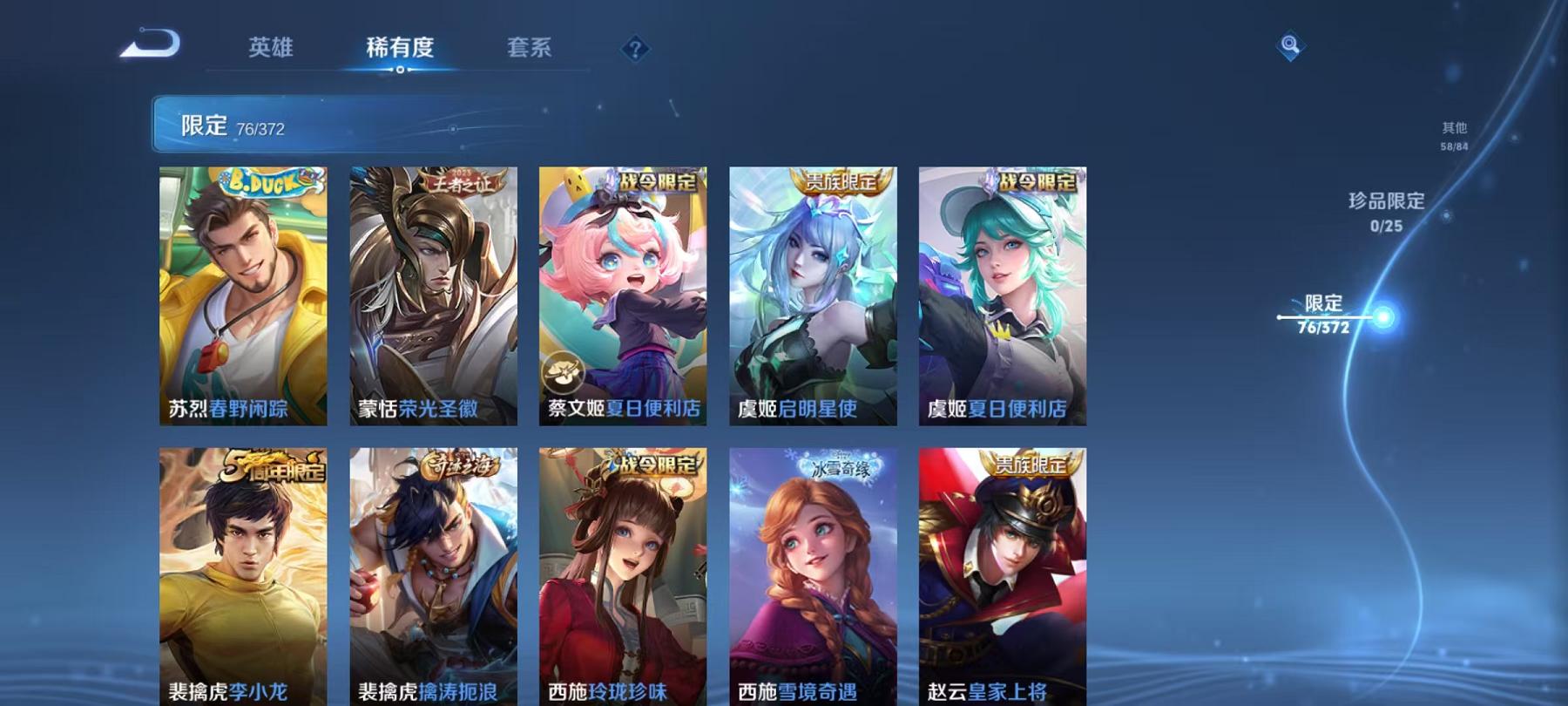The height and width of the screenshot is (706, 1568).
Task: Click the 战令限定 banner on 虞姬夏日便利店 card
Action: pyautogui.click(x=1033, y=186)
